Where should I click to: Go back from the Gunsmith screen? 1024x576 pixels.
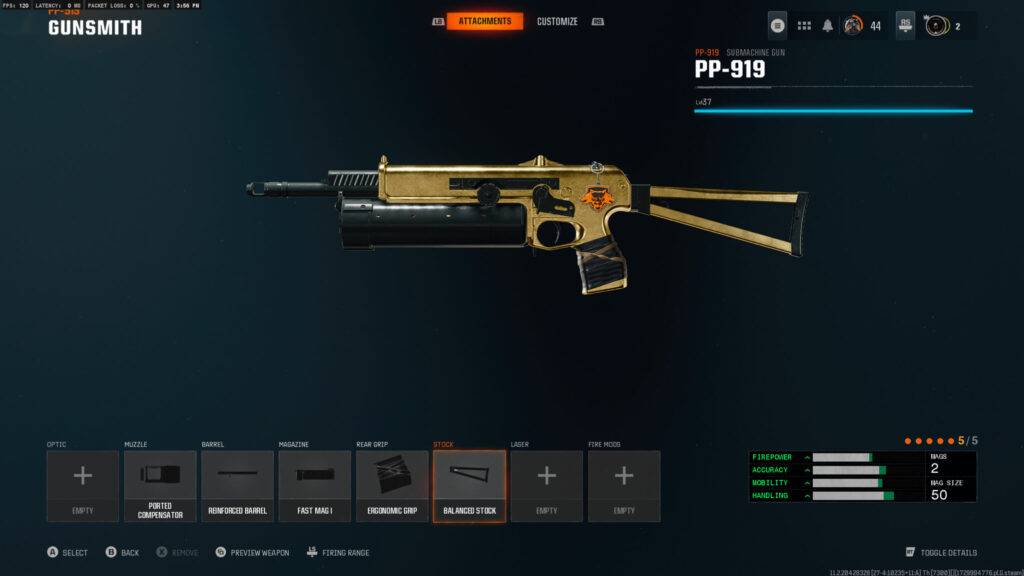(x=123, y=552)
